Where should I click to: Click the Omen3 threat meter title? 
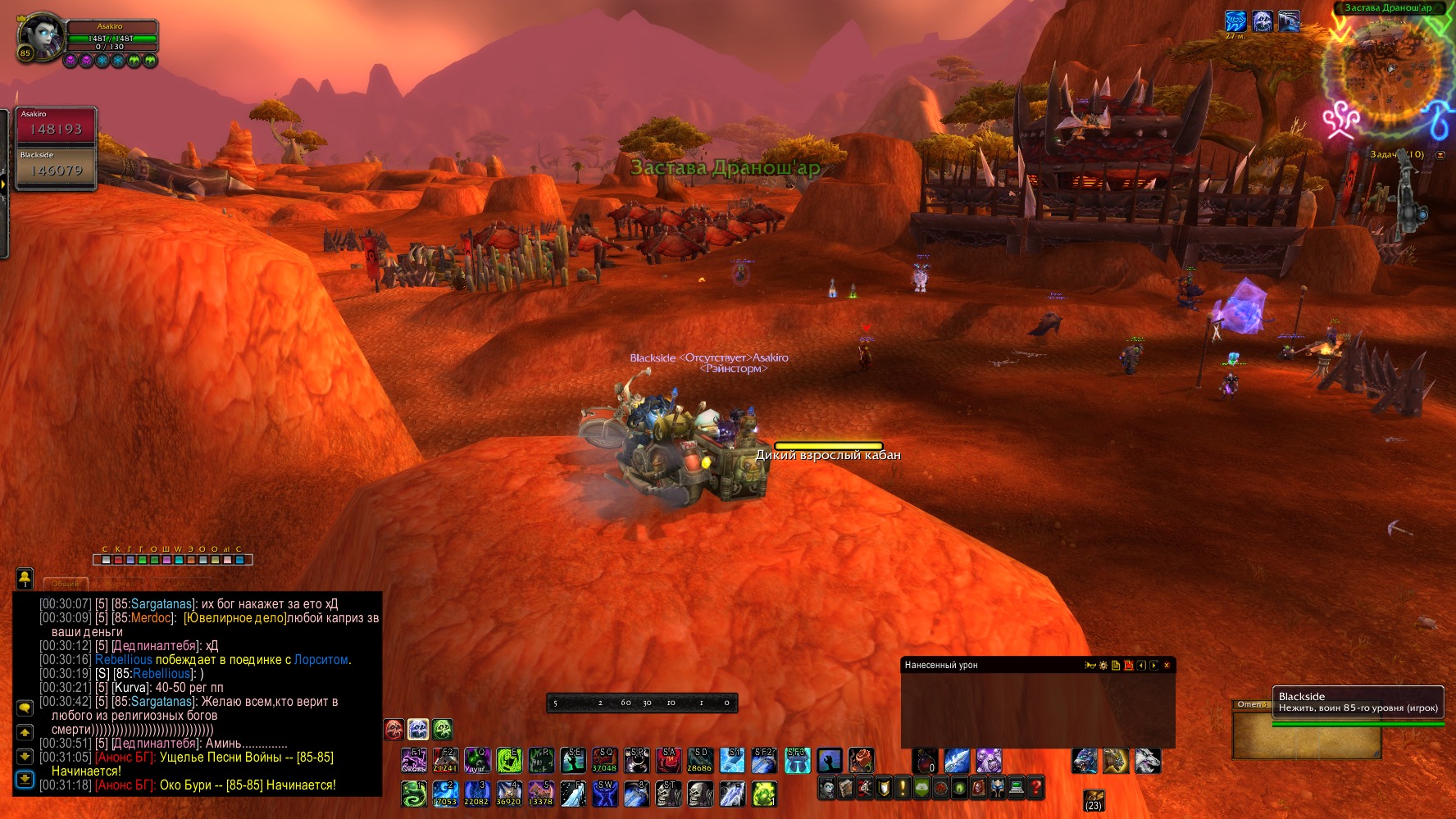[1252, 704]
